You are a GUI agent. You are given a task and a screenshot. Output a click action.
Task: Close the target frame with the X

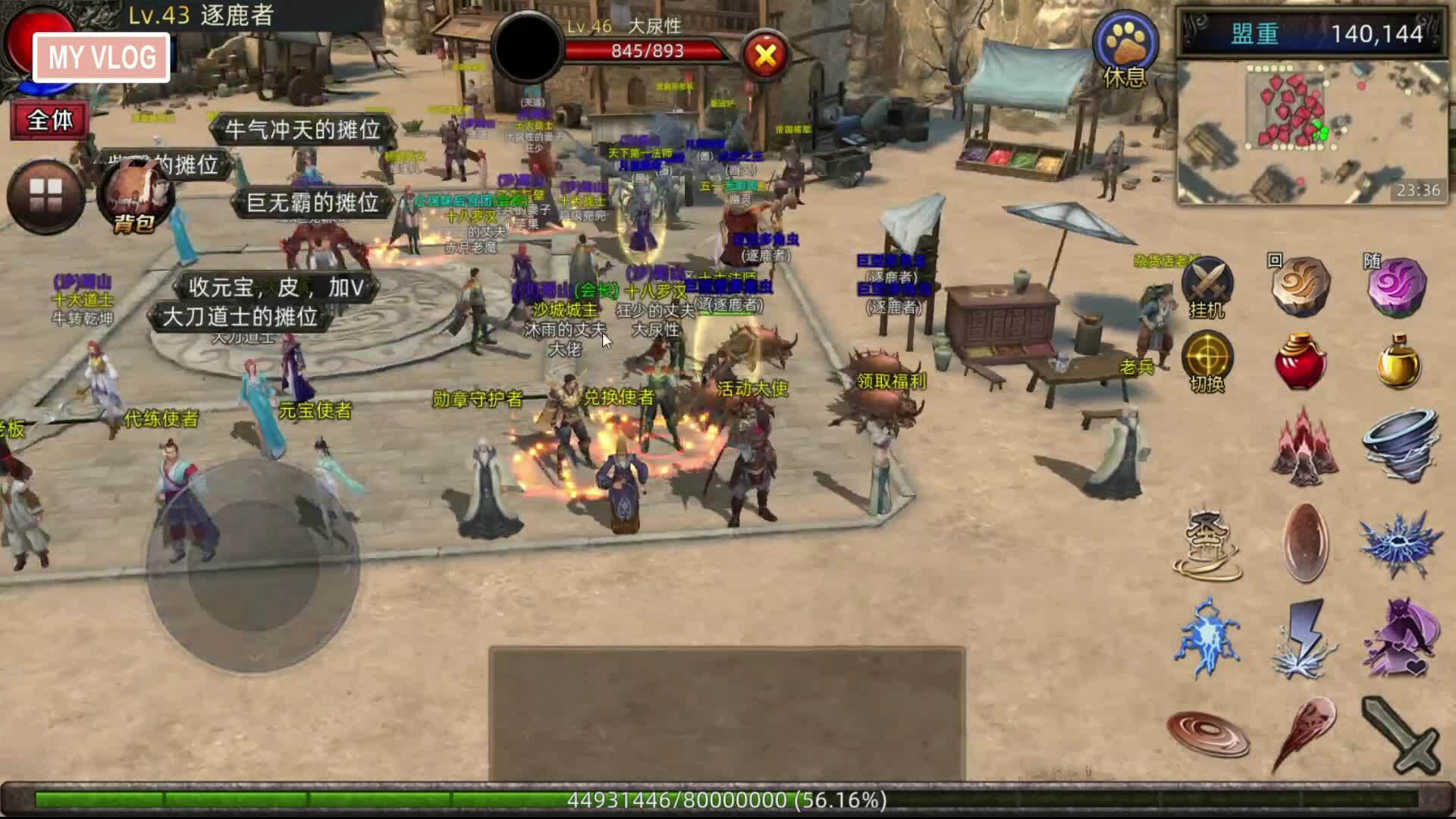pos(765,55)
